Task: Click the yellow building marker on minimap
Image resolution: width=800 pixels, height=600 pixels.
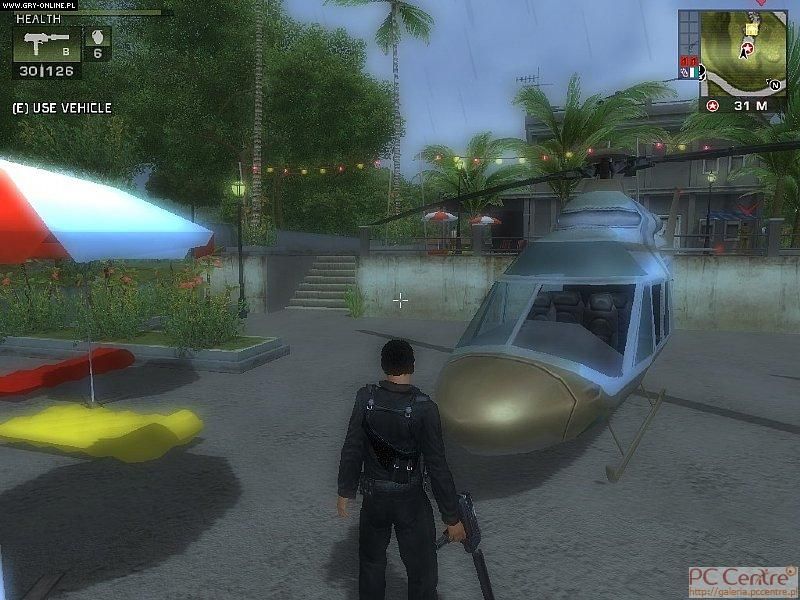Action: [751, 30]
